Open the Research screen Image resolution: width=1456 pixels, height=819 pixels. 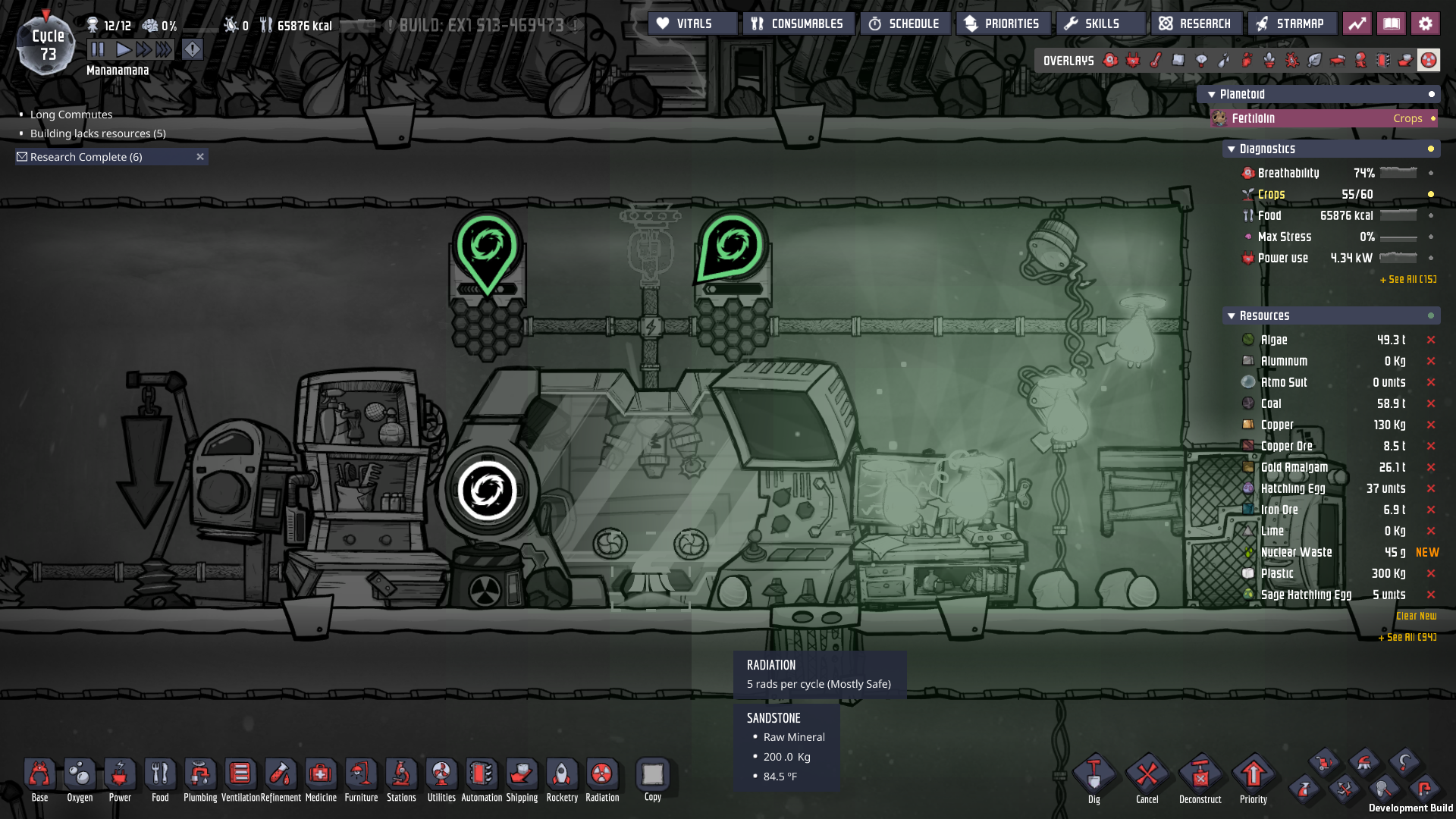(x=1196, y=23)
